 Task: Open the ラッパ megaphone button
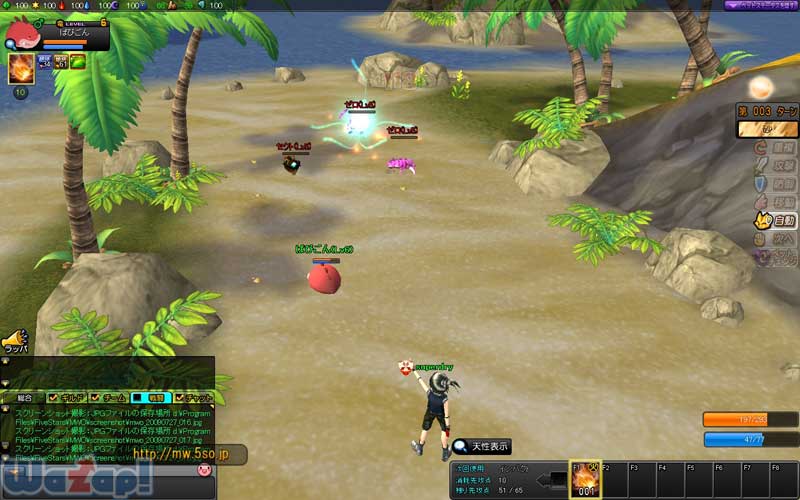pos(14,341)
